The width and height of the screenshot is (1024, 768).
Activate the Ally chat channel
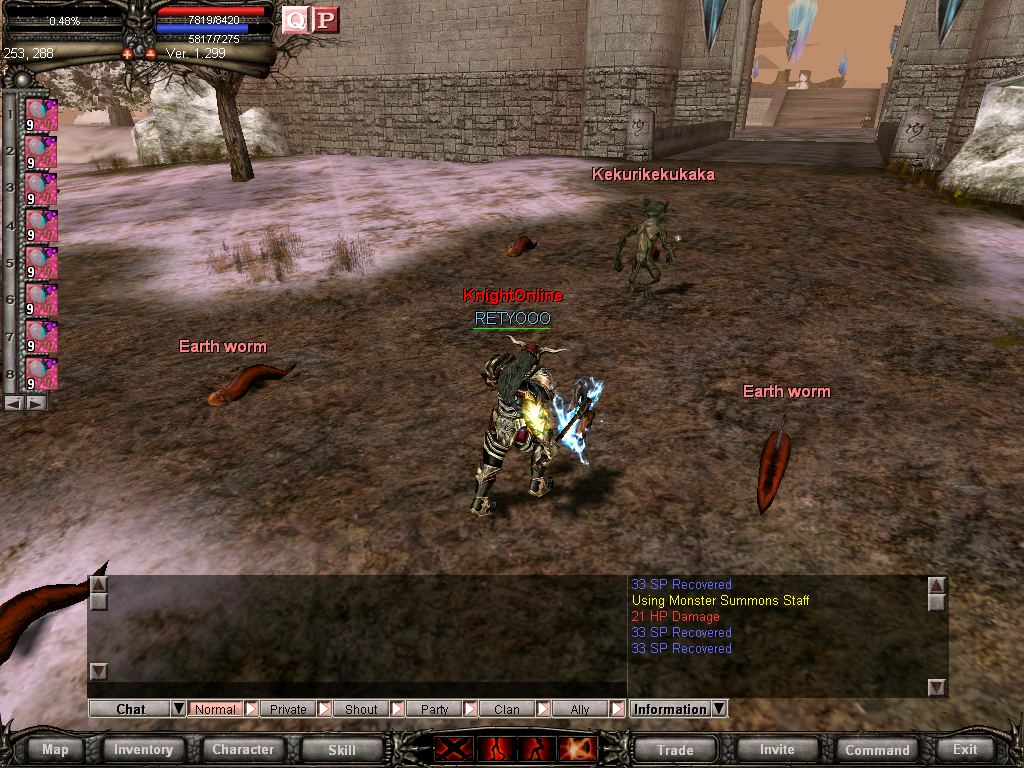(580, 709)
